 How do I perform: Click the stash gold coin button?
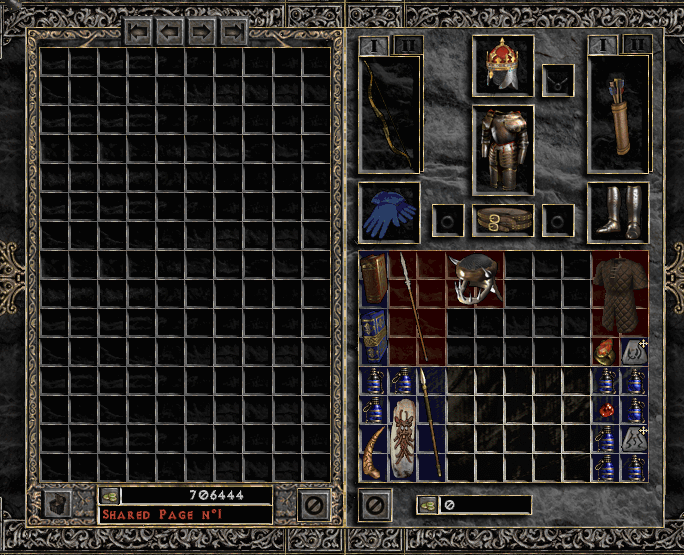point(110,494)
